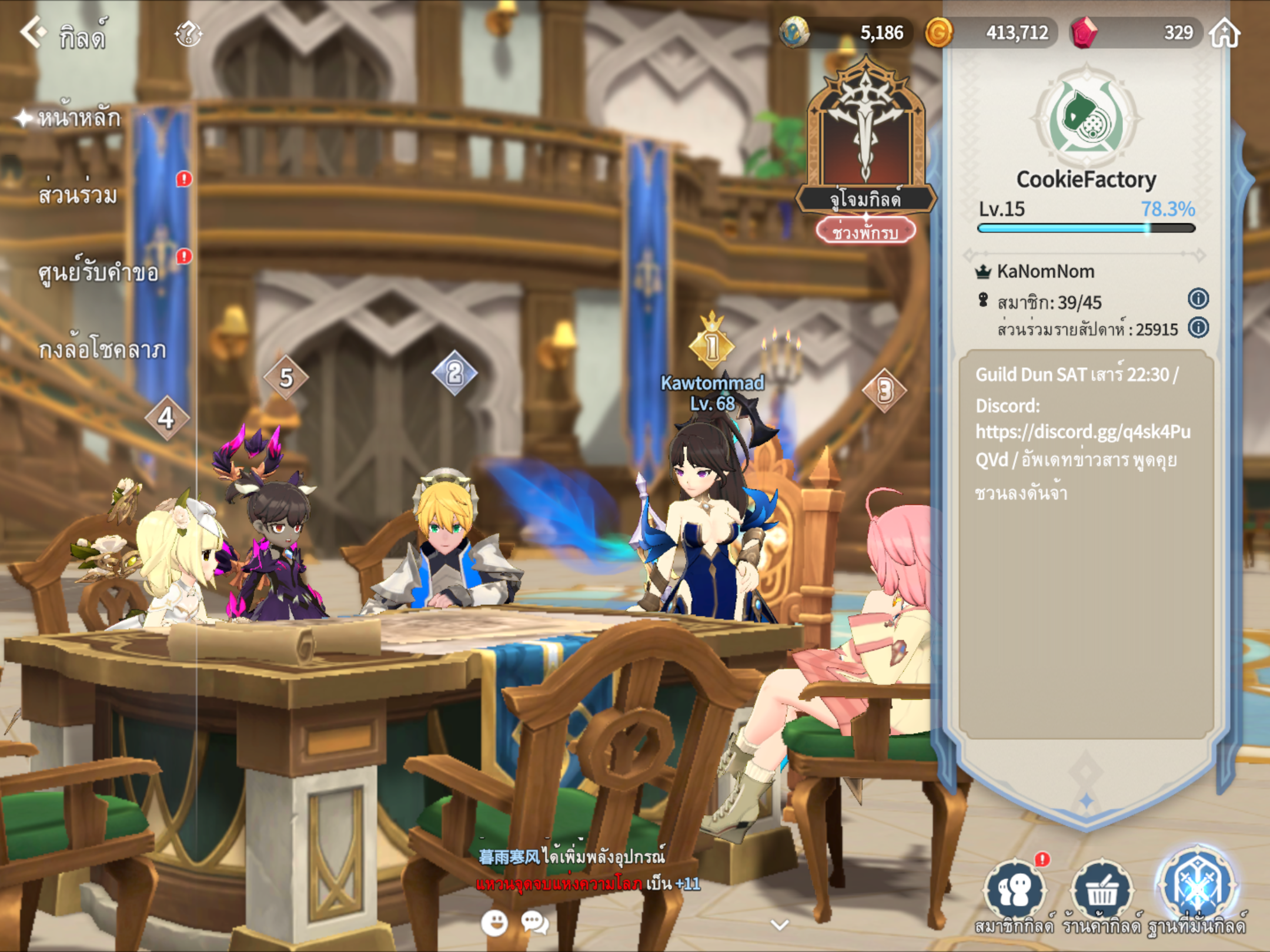Open the chat speech bubbles icon
Viewport: 1270px width, 952px height.
click(x=535, y=923)
